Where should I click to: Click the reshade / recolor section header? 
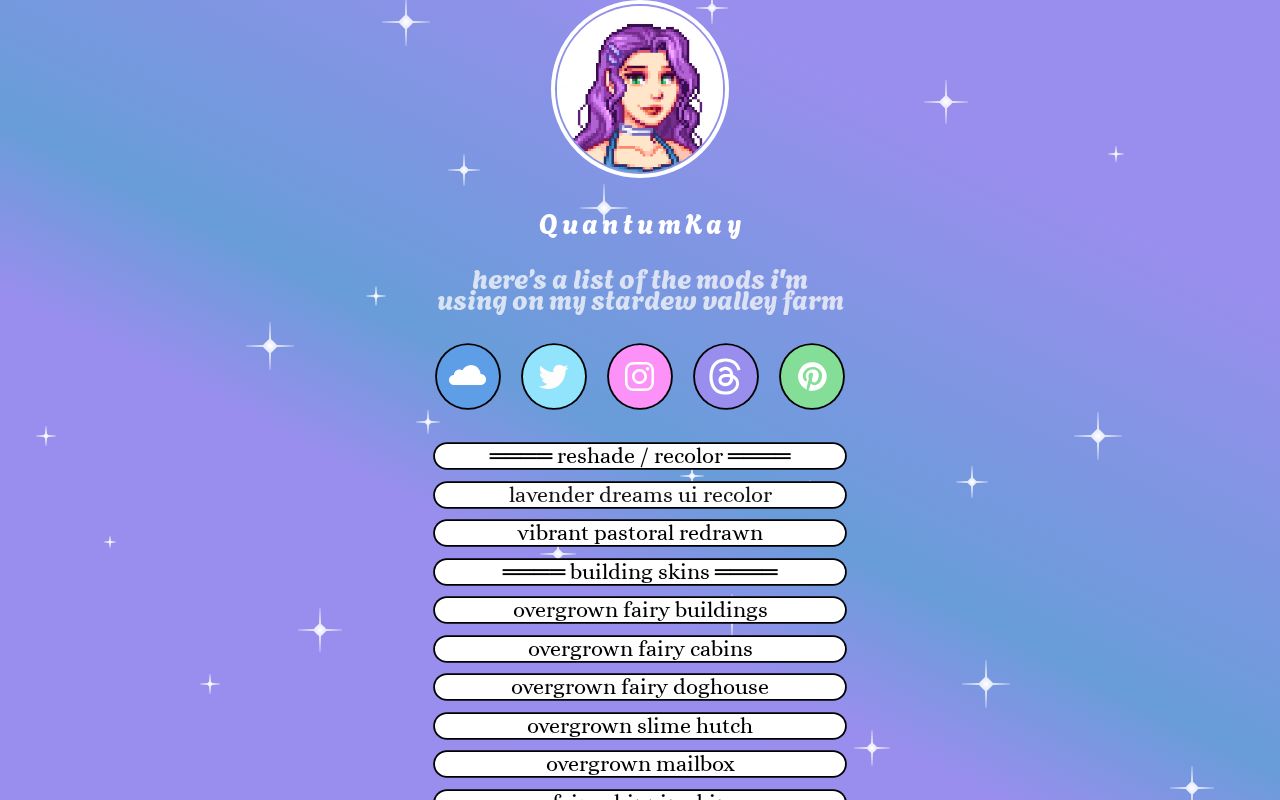click(x=640, y=456)
